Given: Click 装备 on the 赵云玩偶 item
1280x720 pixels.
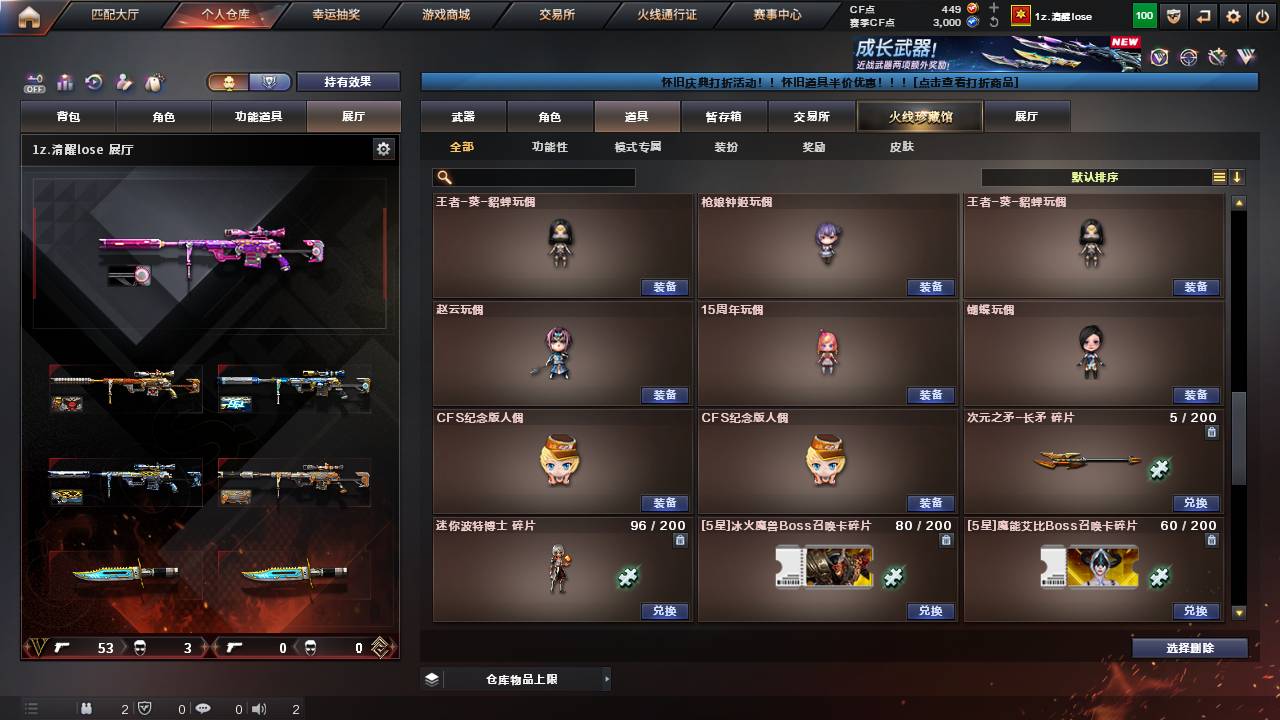Looking at the screenshot, I should 665,395.
